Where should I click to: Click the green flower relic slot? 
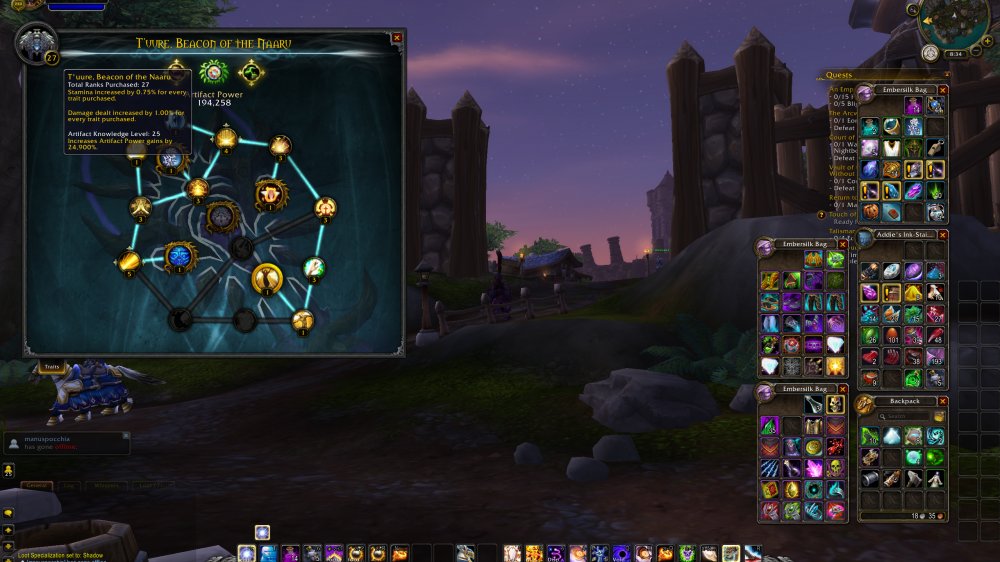212,72
